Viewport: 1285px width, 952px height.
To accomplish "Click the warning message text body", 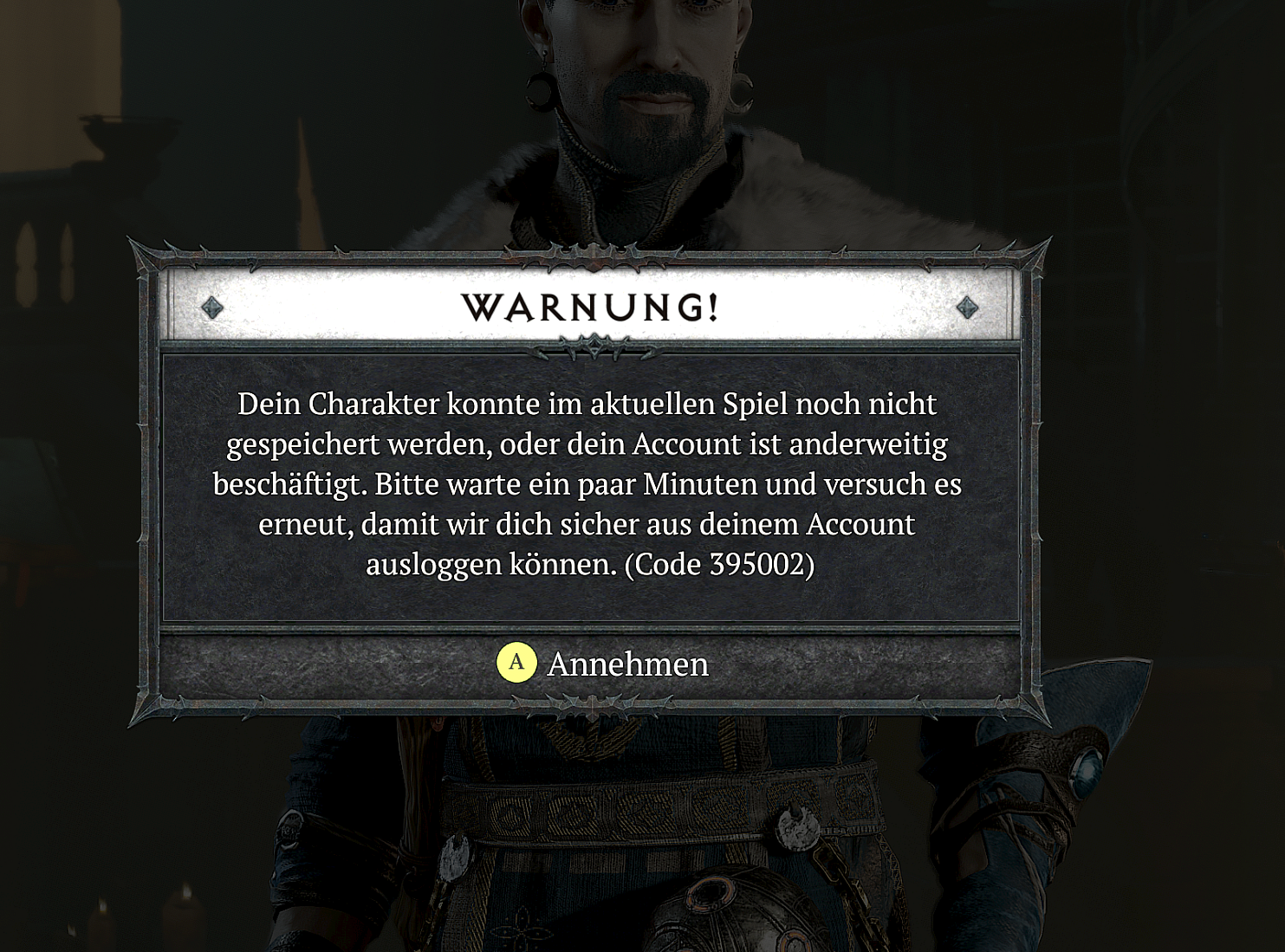I will click(x=592, y=482).
